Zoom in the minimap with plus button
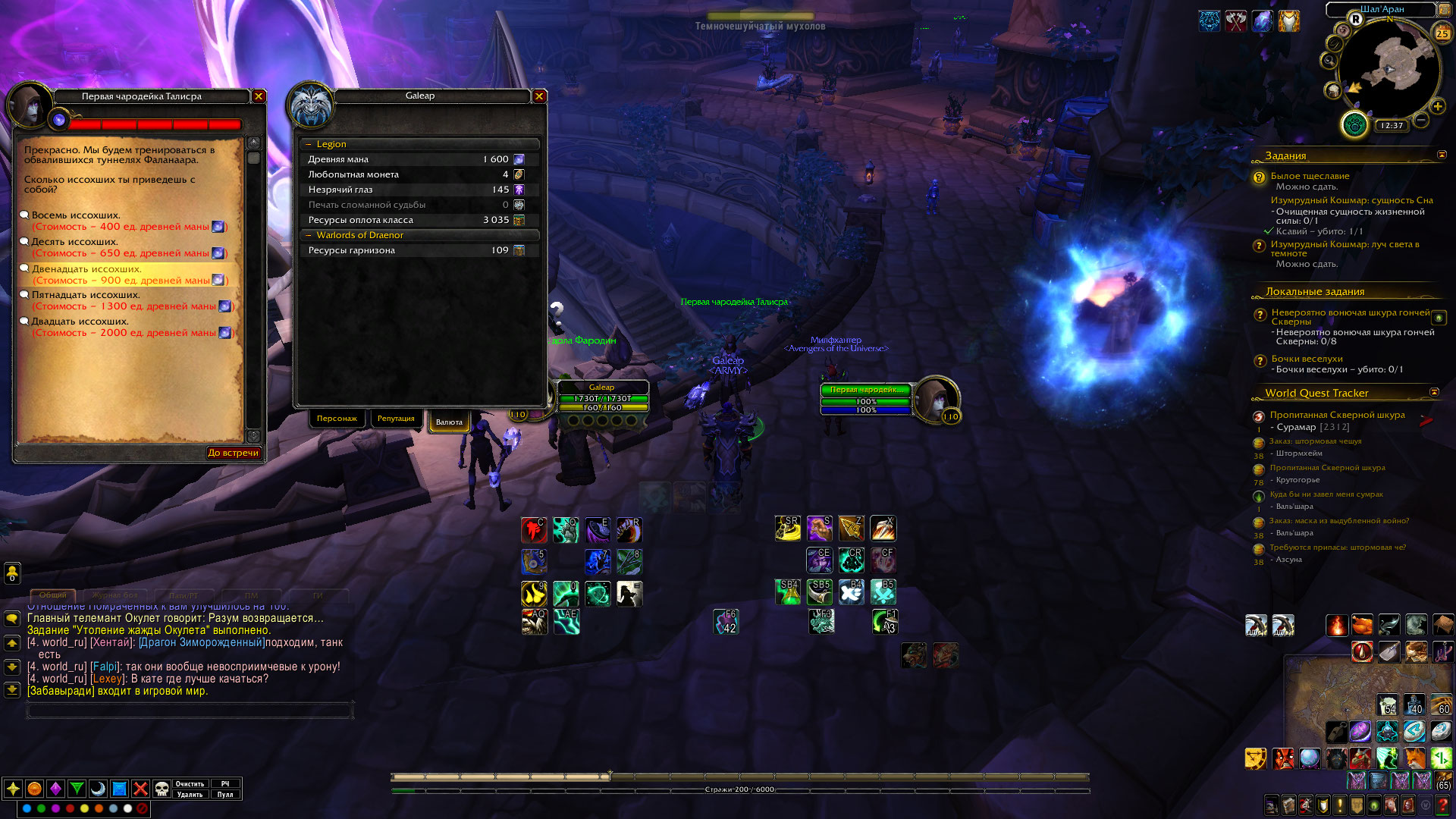Viewport: 1456px width, 819px height. (x=1437, y=107)
